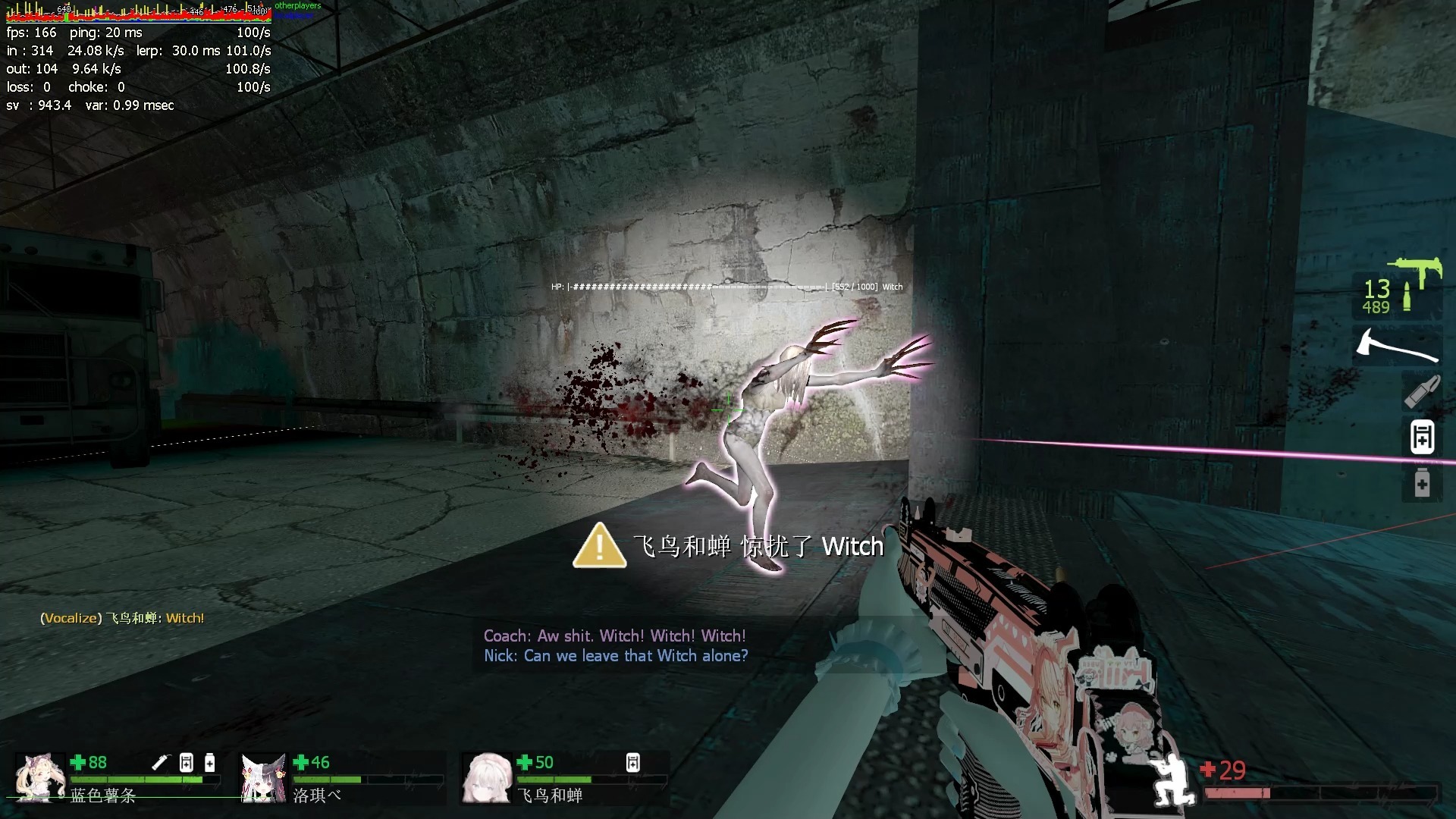This screenshot has width=1456, height=819.
Task: Click 蓝色薯条's pipe bomb item icon
Action: [x=161, y=762]
